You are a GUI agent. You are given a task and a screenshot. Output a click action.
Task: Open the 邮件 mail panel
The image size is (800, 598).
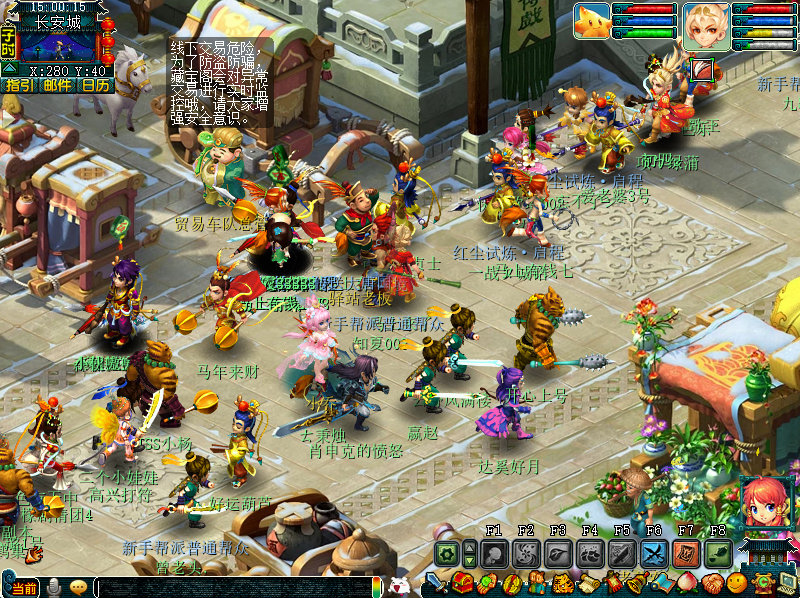point(57,86)
